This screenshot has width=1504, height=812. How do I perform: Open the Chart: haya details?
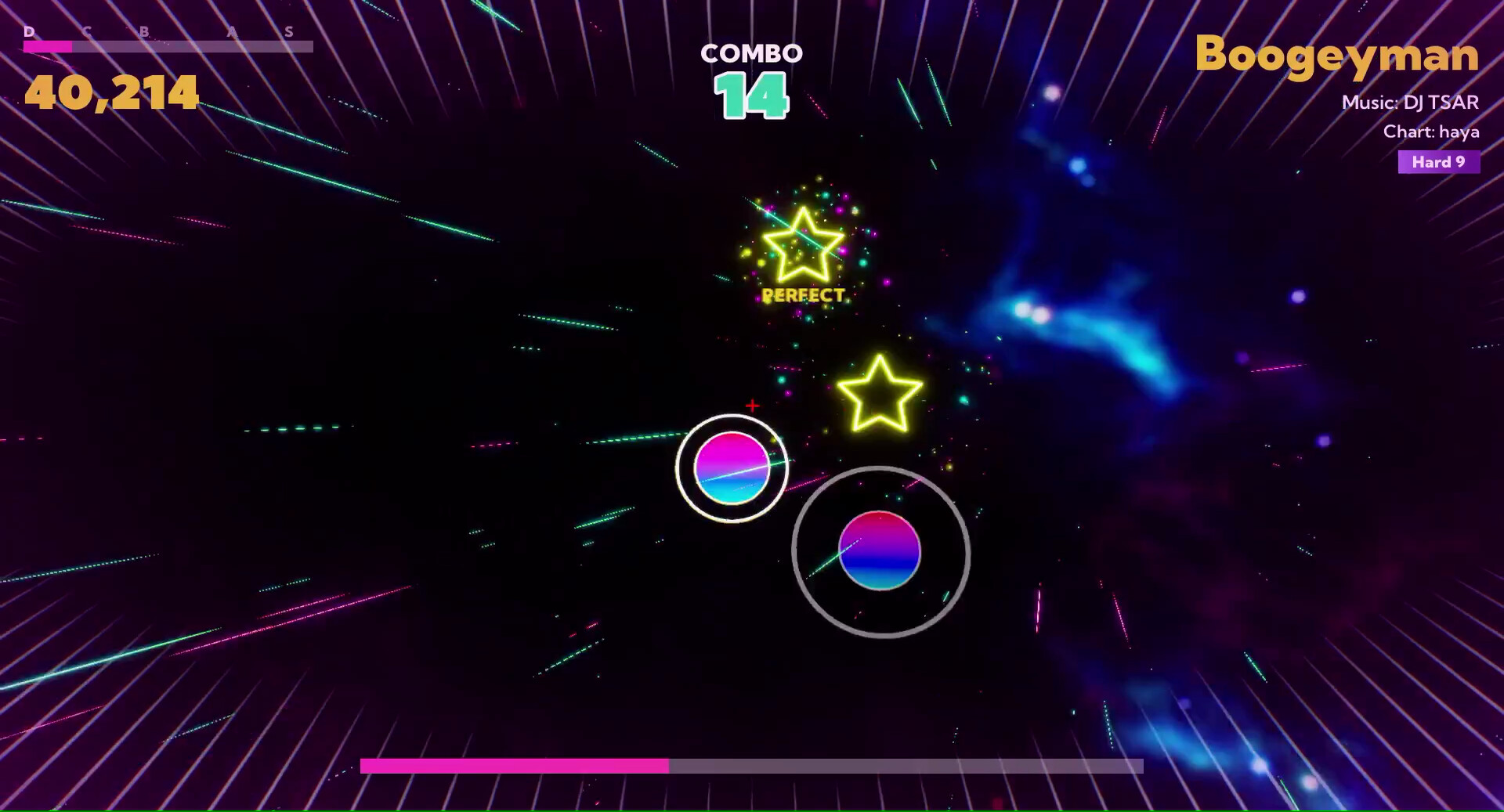coord(1433,132)
